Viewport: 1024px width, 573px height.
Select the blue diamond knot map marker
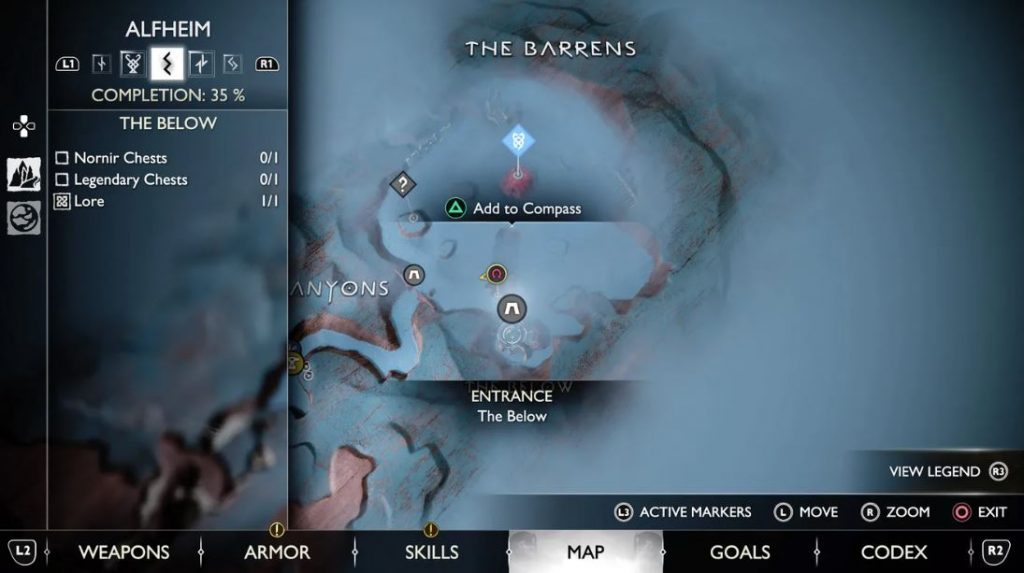[518, 141]
